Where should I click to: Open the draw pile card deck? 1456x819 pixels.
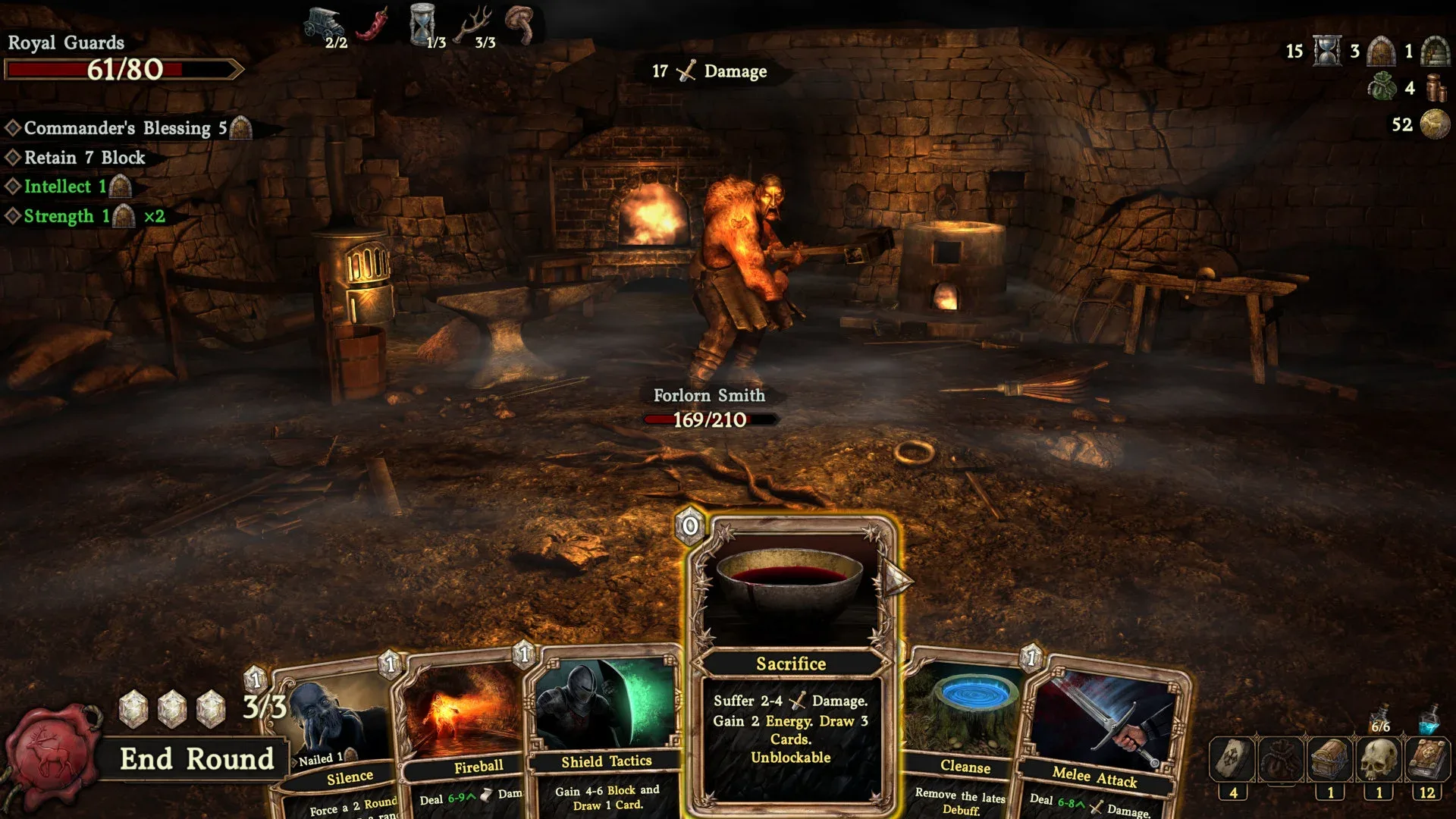(1233, 759)
